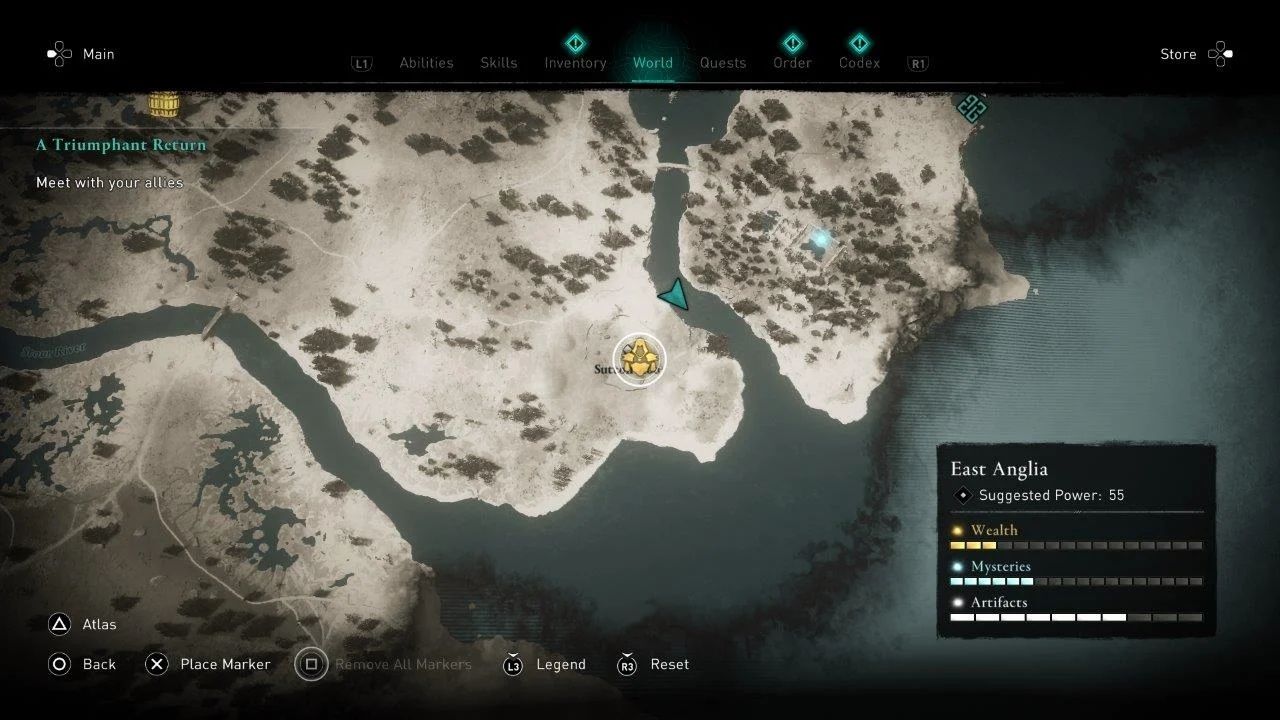Select the Sutton Hoo quest objective marker
The width and height of the screenshot is (1280, 720).
pyautogui.click(x=637, y=358)
